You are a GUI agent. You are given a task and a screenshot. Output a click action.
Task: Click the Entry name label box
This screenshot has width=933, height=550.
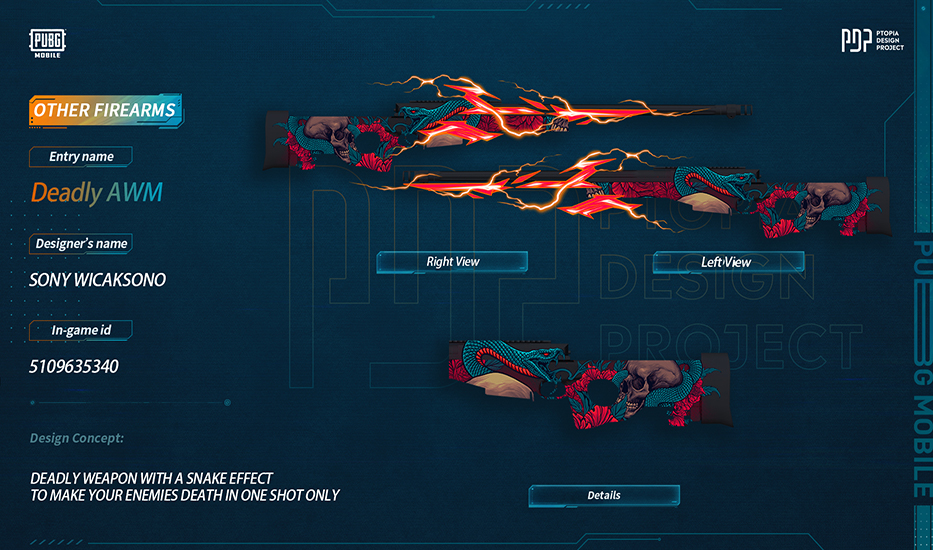(81, 156)
